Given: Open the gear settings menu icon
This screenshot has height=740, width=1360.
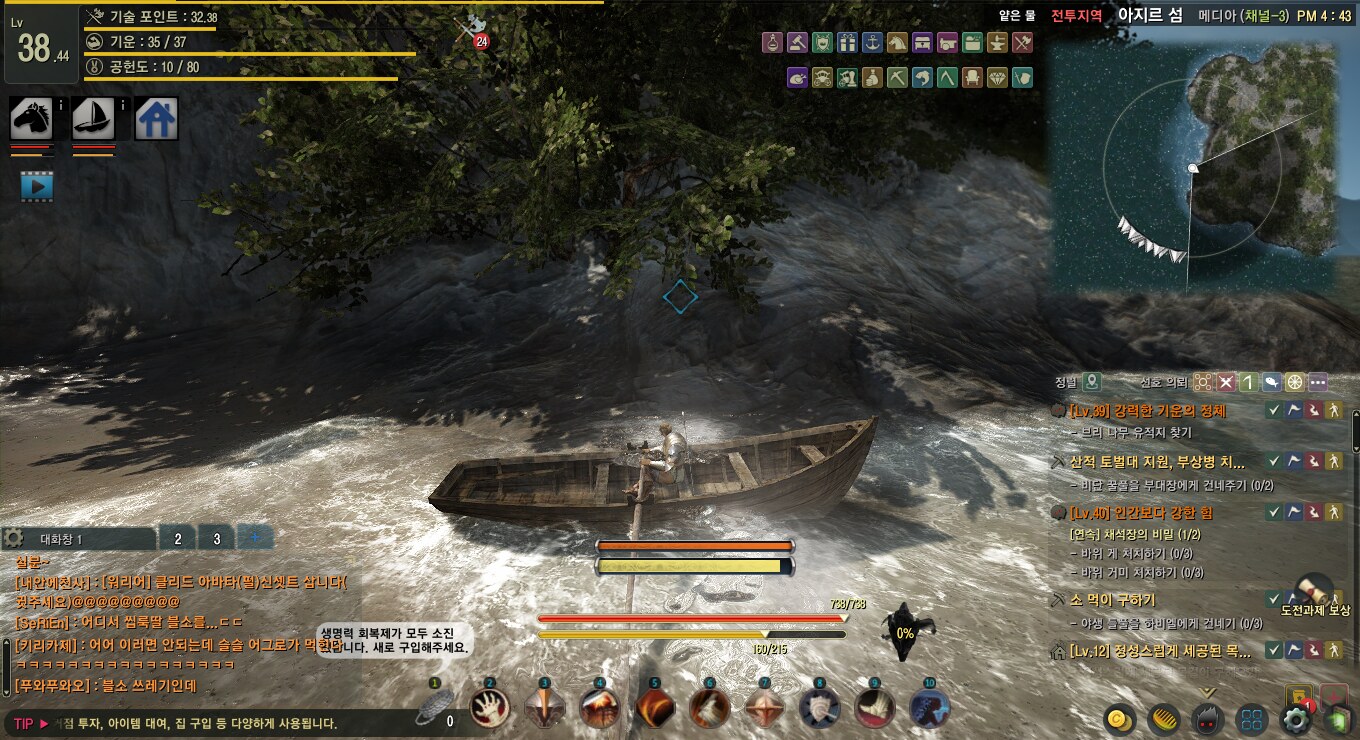Looking at the screenshot, I should pos(1297,718).
